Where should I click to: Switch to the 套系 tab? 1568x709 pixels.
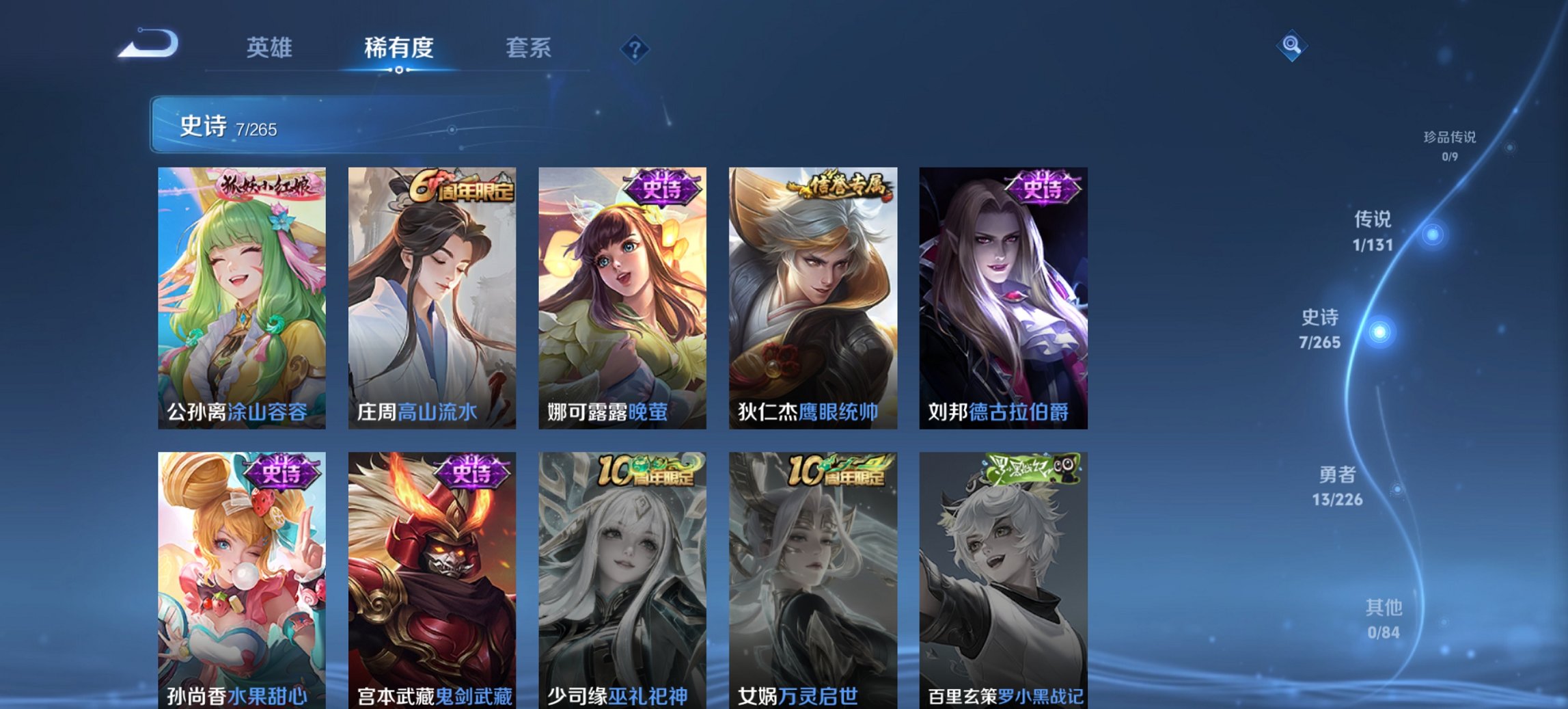528,48
